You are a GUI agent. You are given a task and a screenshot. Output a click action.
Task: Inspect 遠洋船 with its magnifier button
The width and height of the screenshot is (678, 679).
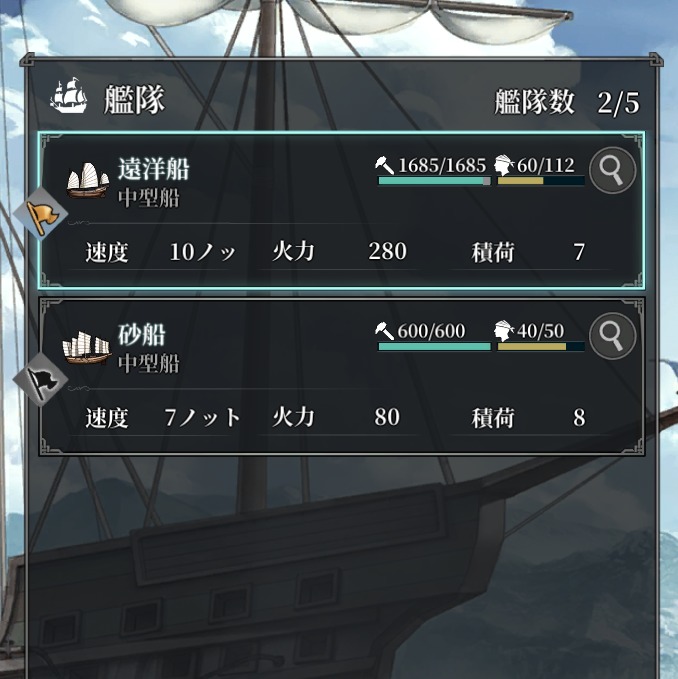point(613,172)
